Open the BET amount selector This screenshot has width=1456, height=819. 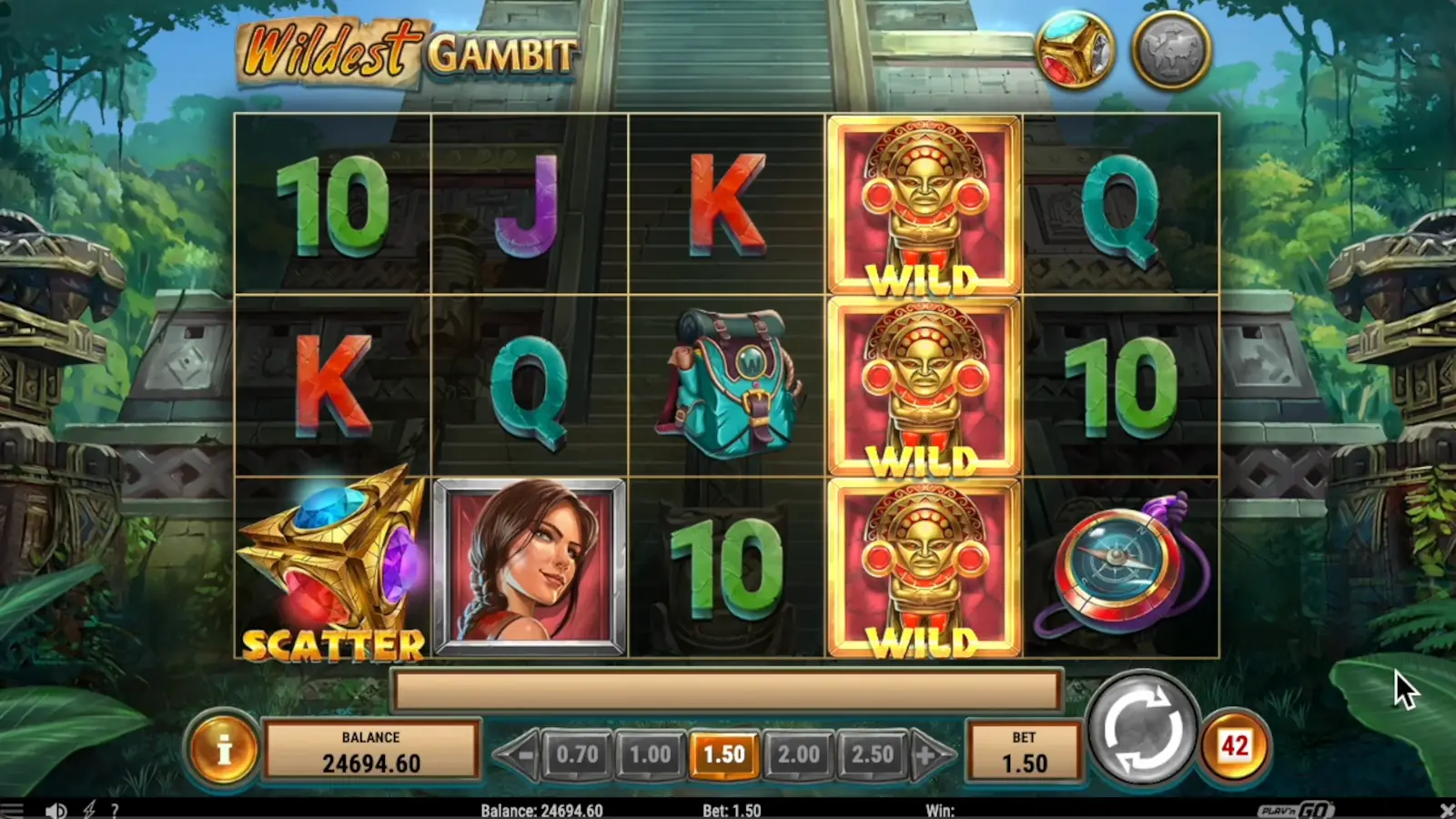[1025, 749]
